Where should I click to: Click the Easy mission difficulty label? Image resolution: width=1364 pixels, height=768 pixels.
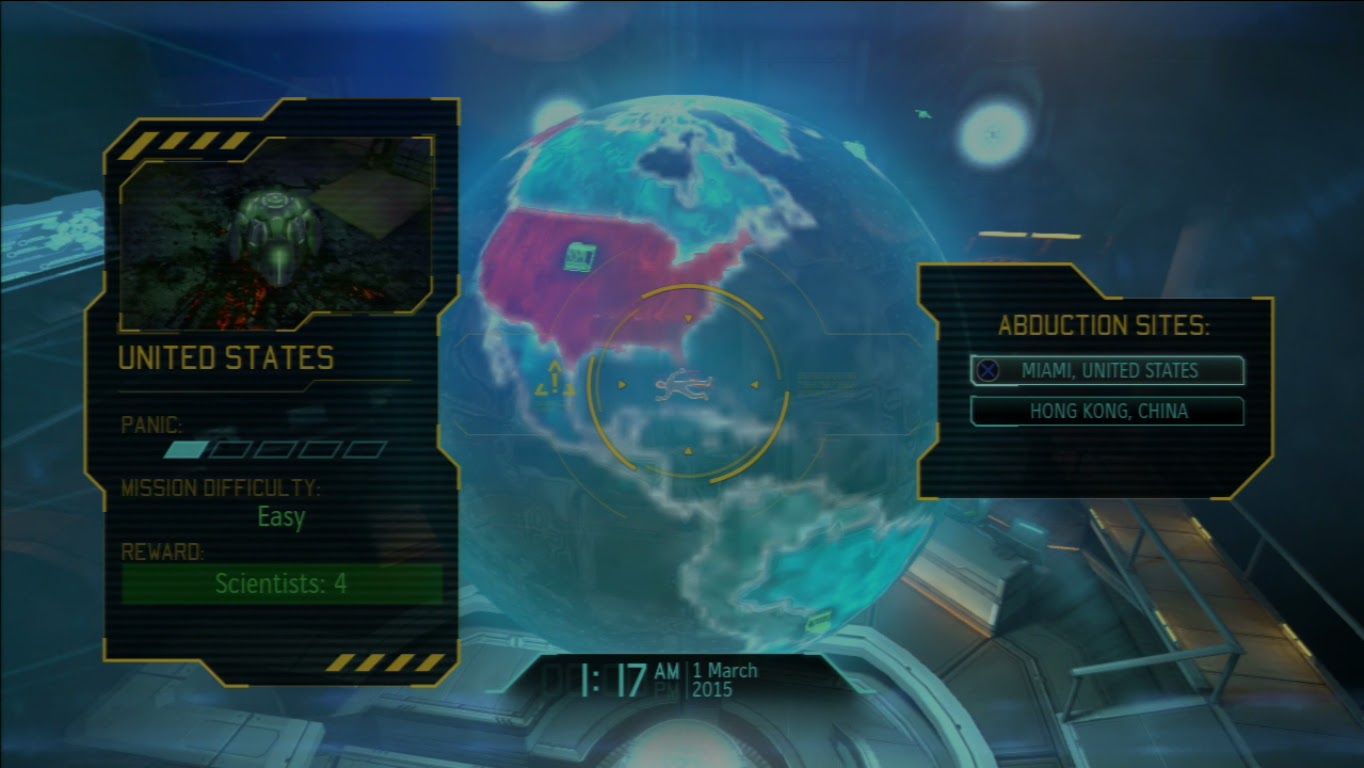[x=280, y=518]
